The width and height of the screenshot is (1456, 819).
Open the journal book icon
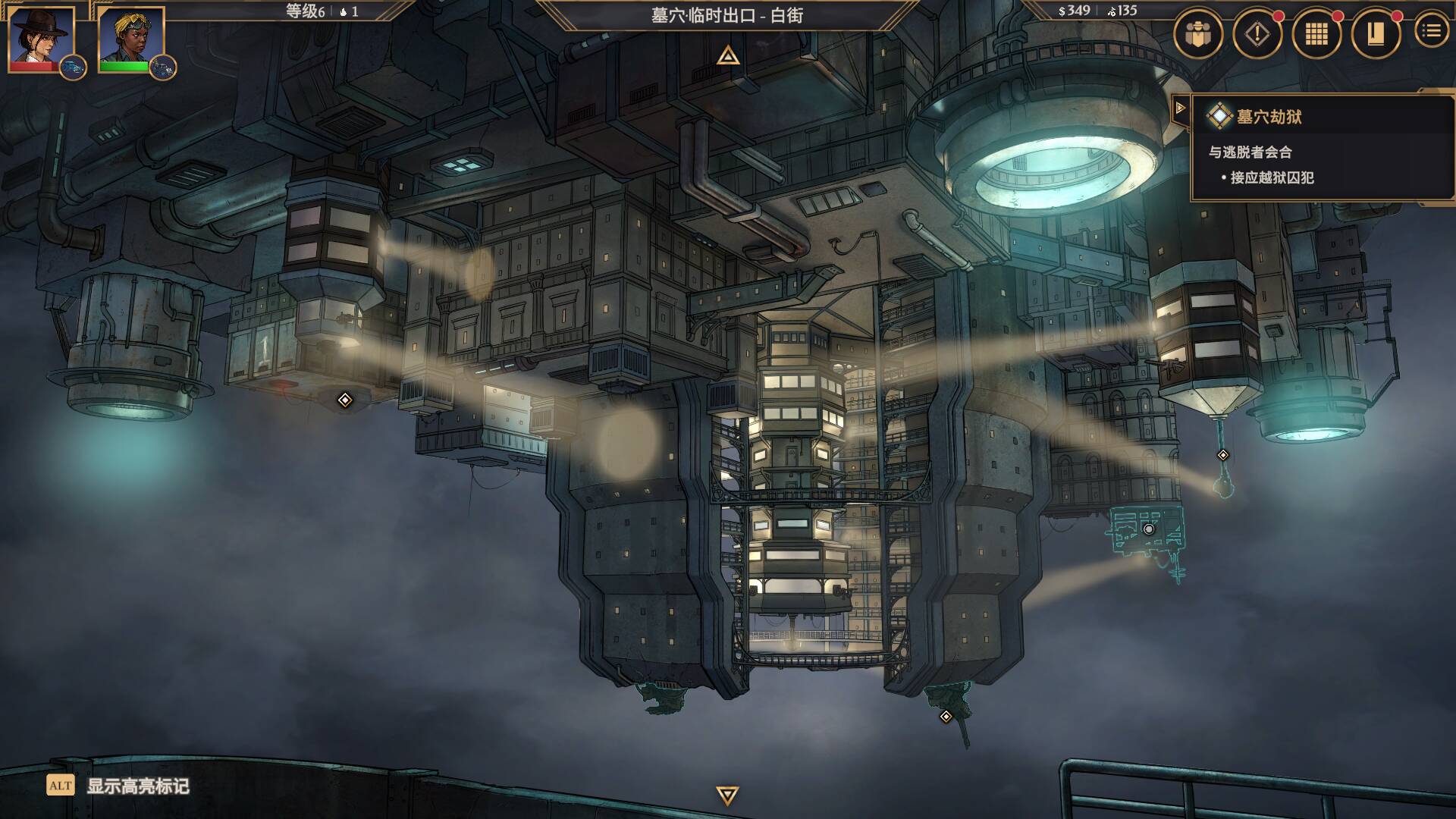[x=1375, y=33]
